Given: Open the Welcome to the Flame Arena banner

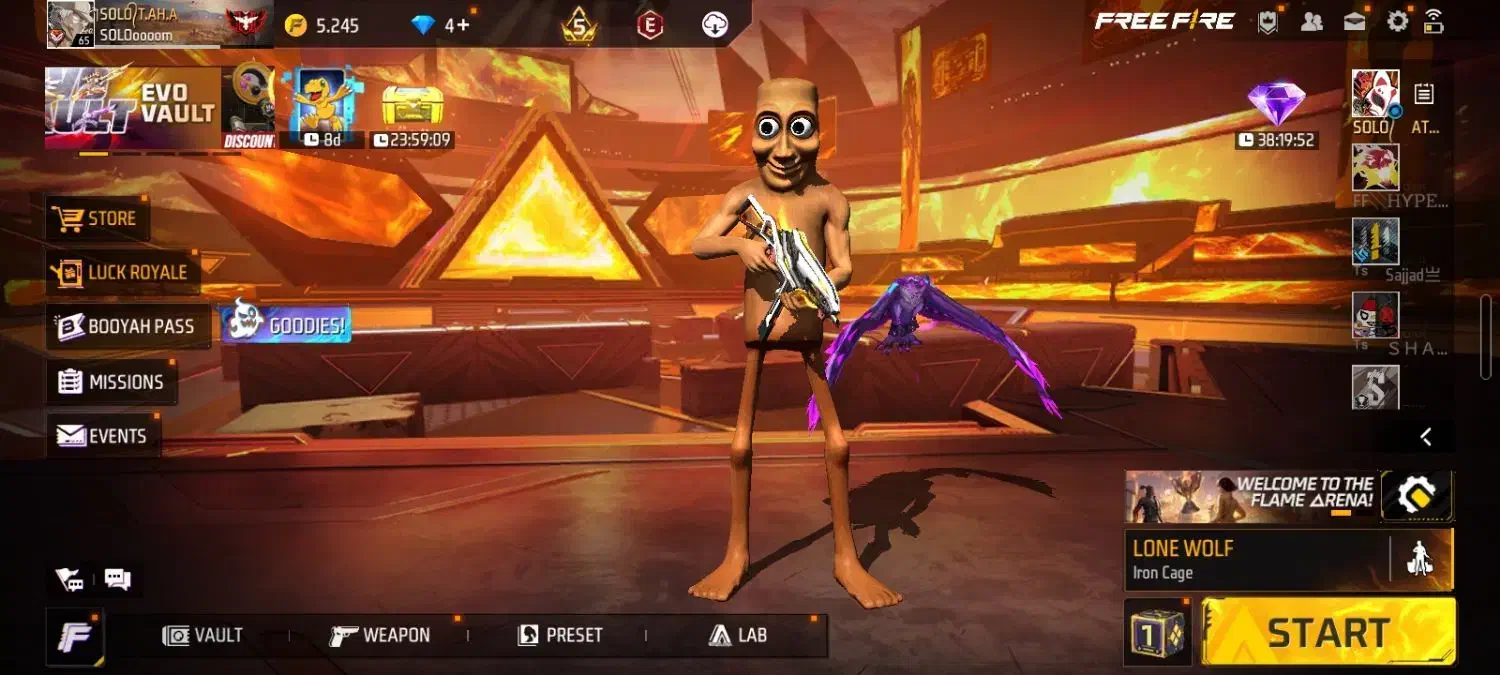Looking at the screenshot, I should click(1252, 497).
